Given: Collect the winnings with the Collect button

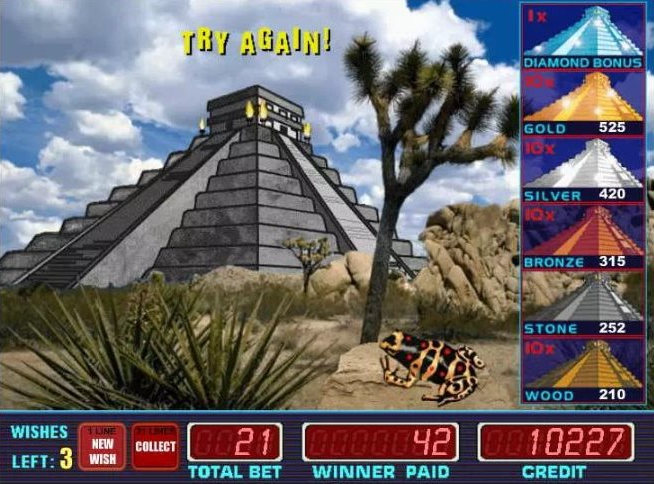Looking at the screenshot, I should point(154,446).
